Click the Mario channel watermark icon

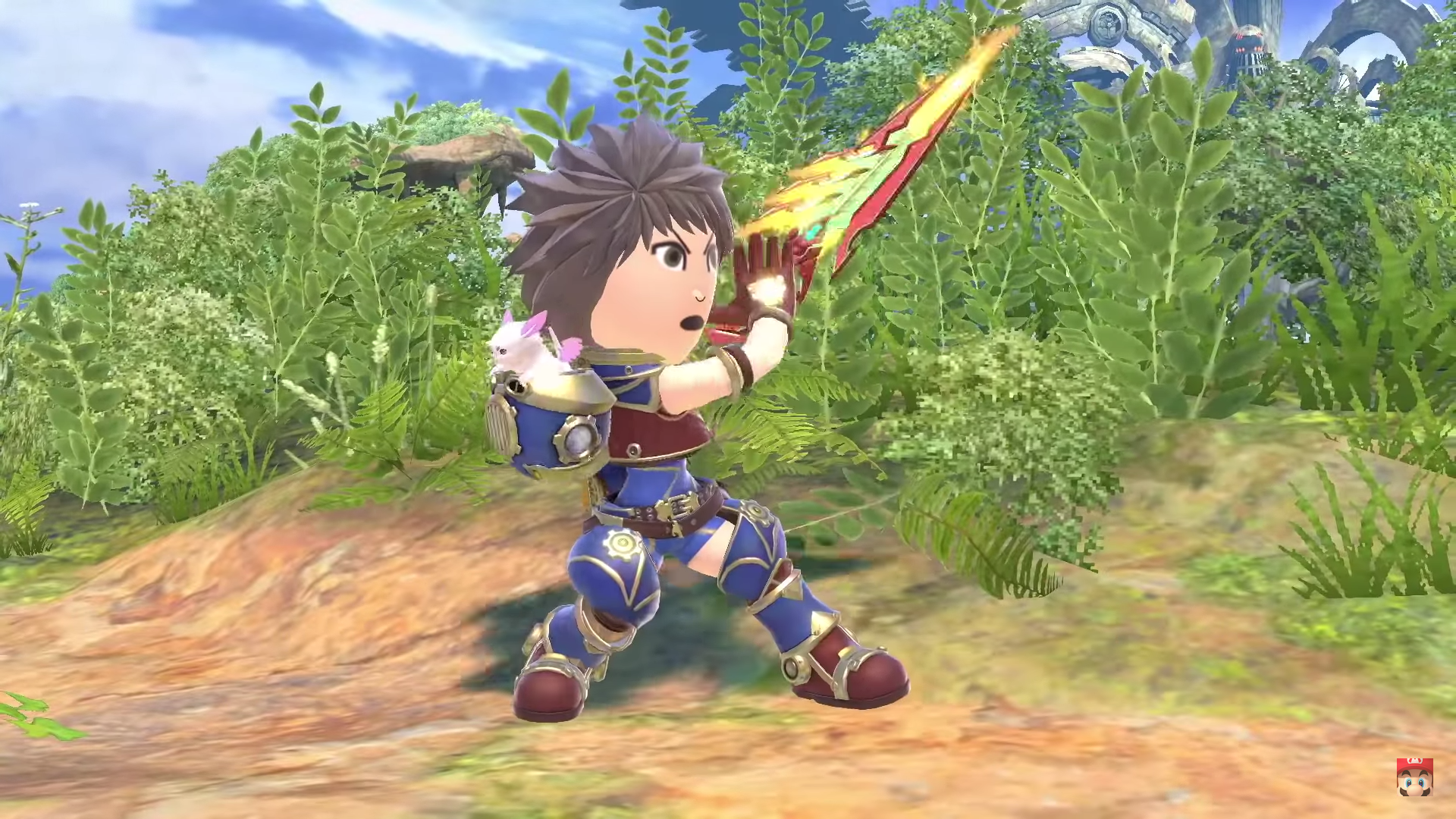pyautogui.click(x=1414, y=777)
